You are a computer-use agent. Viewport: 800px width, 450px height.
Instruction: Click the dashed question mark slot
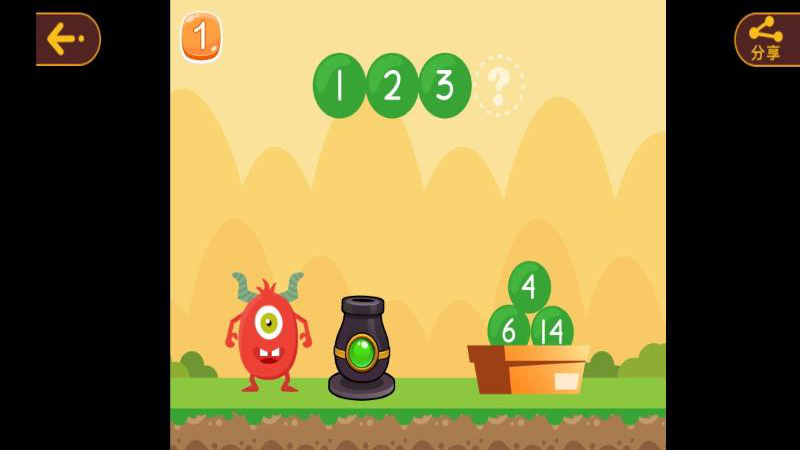499,86
